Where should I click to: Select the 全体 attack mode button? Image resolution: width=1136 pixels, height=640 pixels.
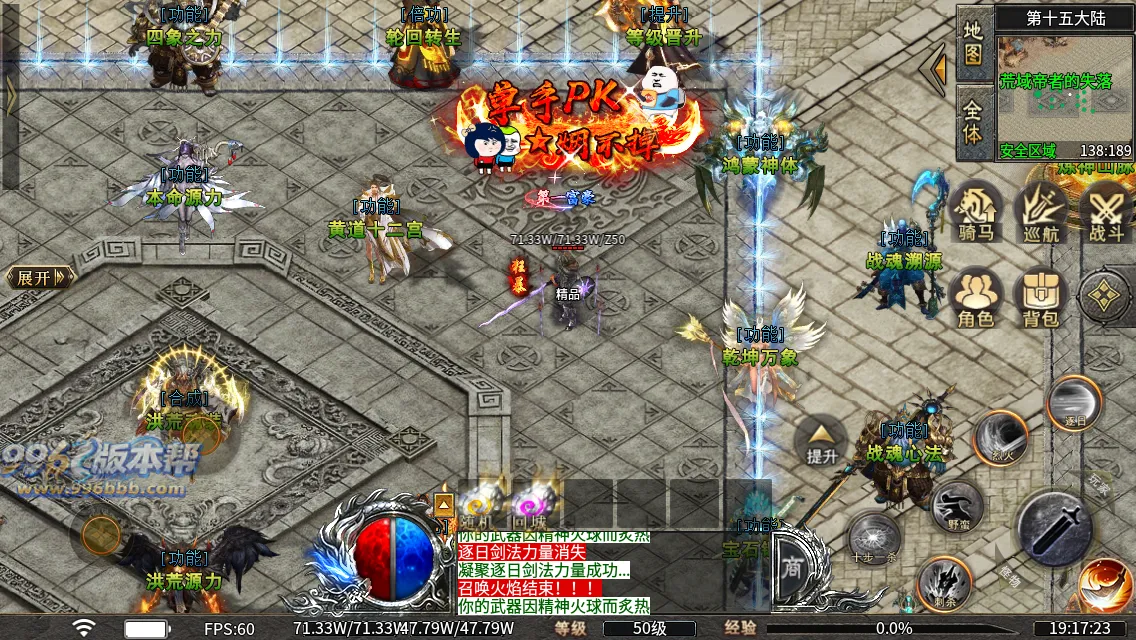click(975, 121)
